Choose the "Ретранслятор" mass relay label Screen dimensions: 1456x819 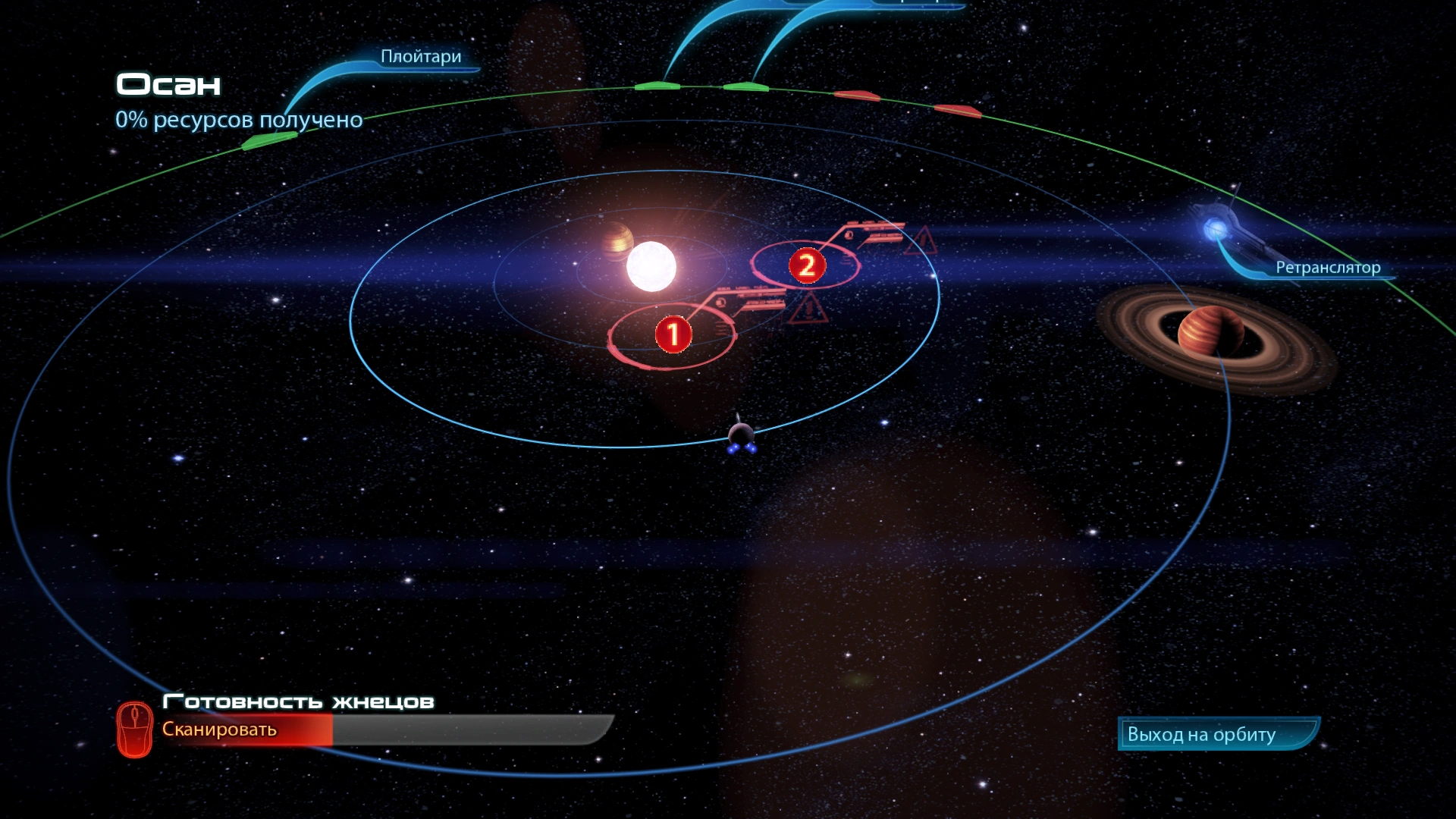[1327, 268]
